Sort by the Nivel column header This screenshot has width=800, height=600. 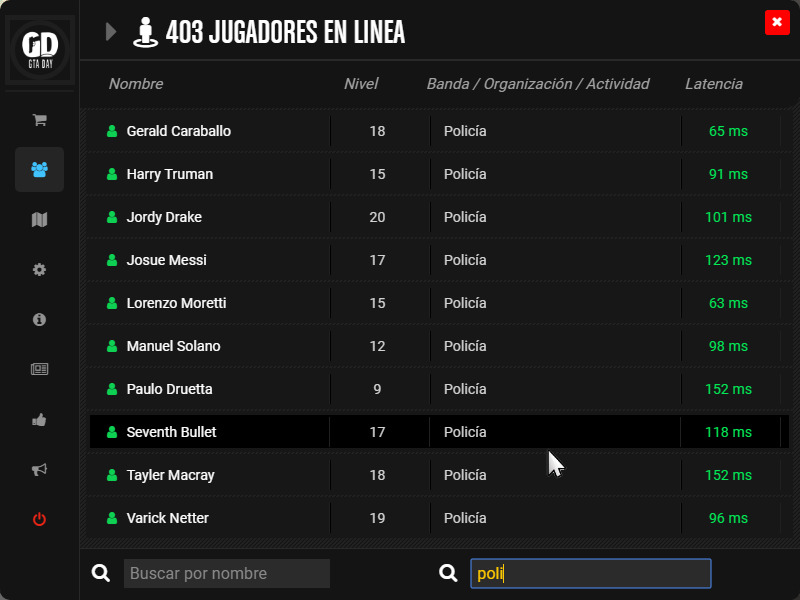point(361,84)
